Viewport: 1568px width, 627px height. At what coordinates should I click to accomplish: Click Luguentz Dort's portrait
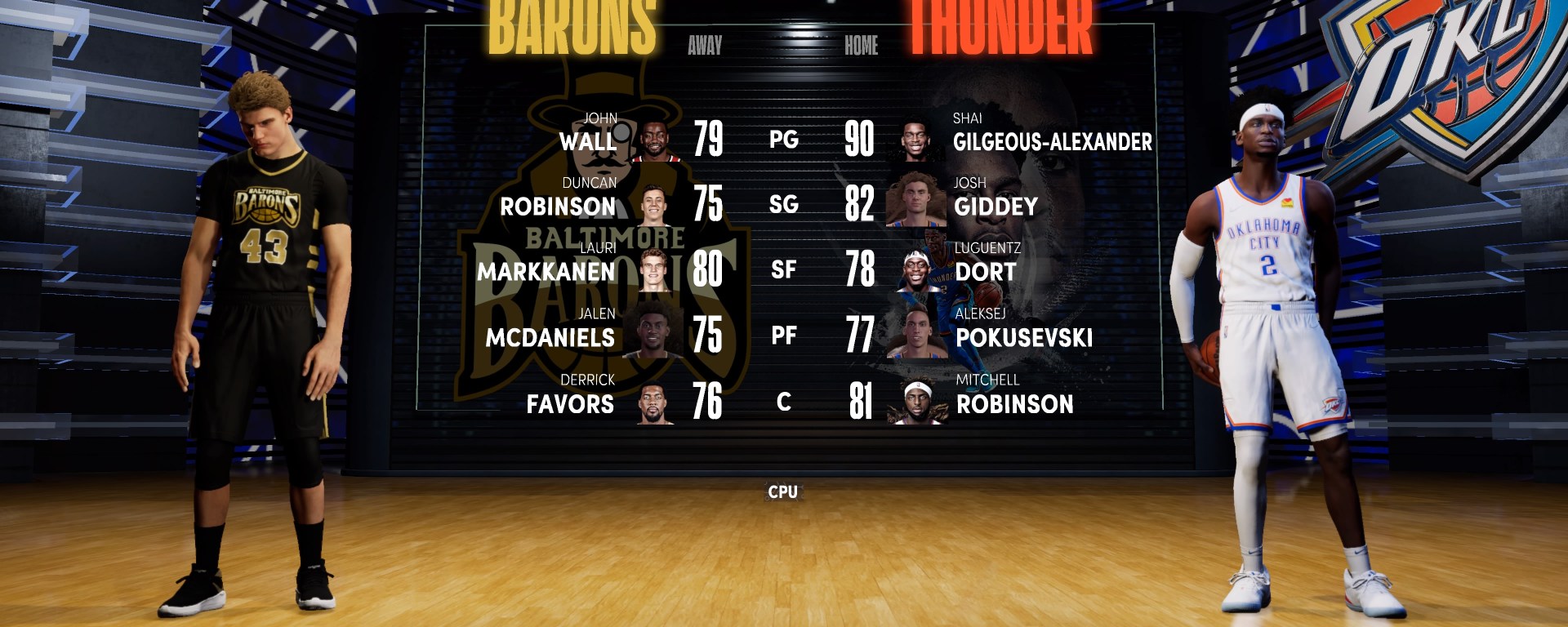click(x=919, y=271)
